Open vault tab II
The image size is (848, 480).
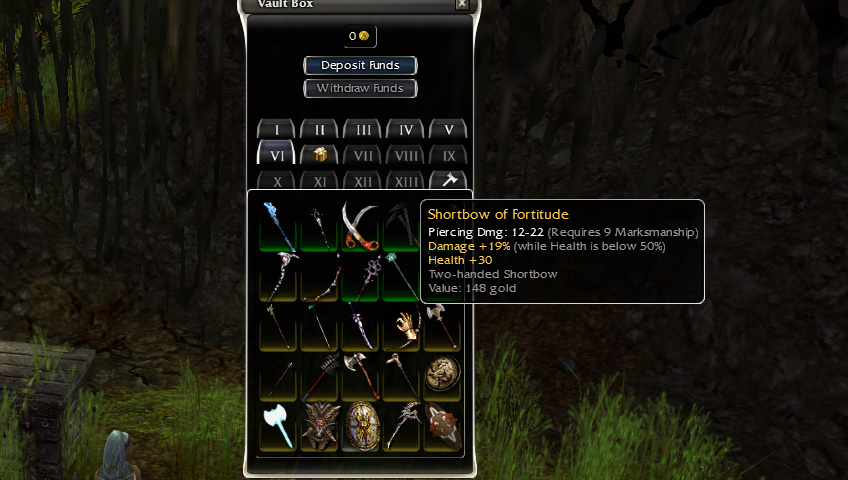coord(319,130)
